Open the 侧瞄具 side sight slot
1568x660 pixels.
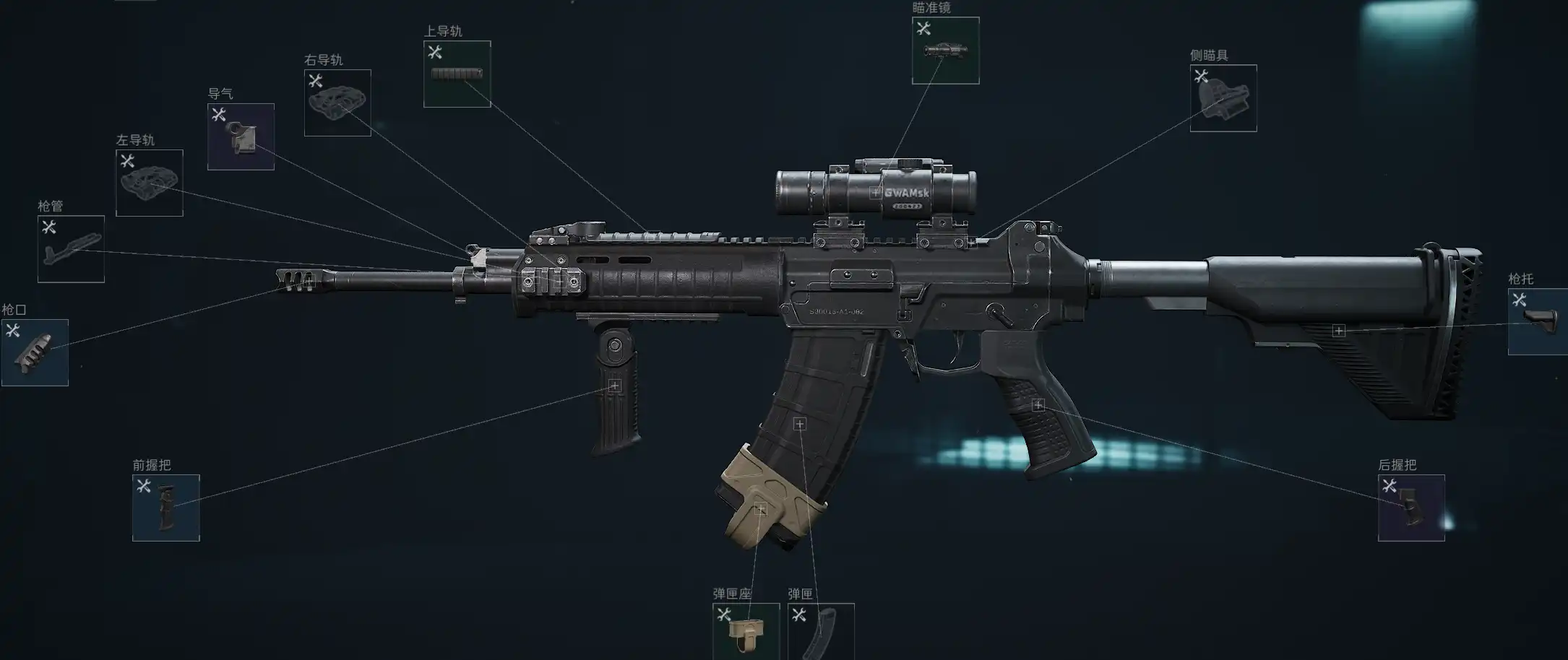coord(1223,98)
